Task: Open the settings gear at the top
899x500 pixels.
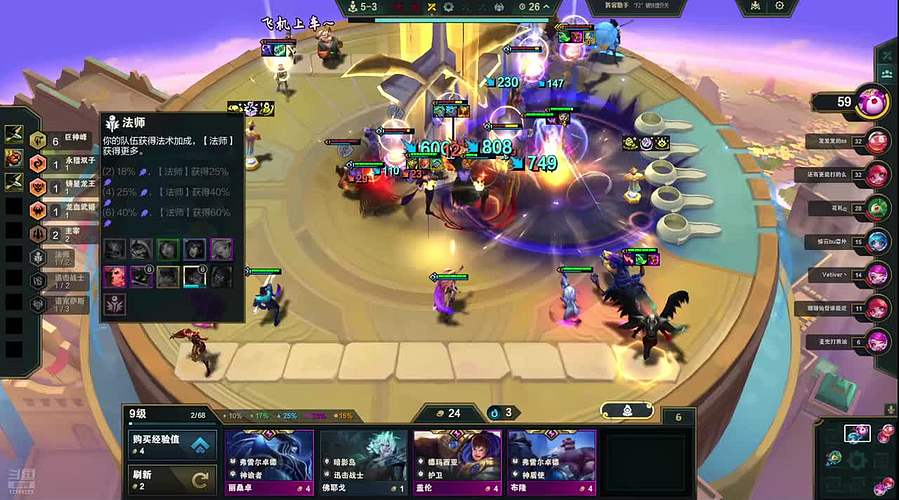Action: pos(778,6)
